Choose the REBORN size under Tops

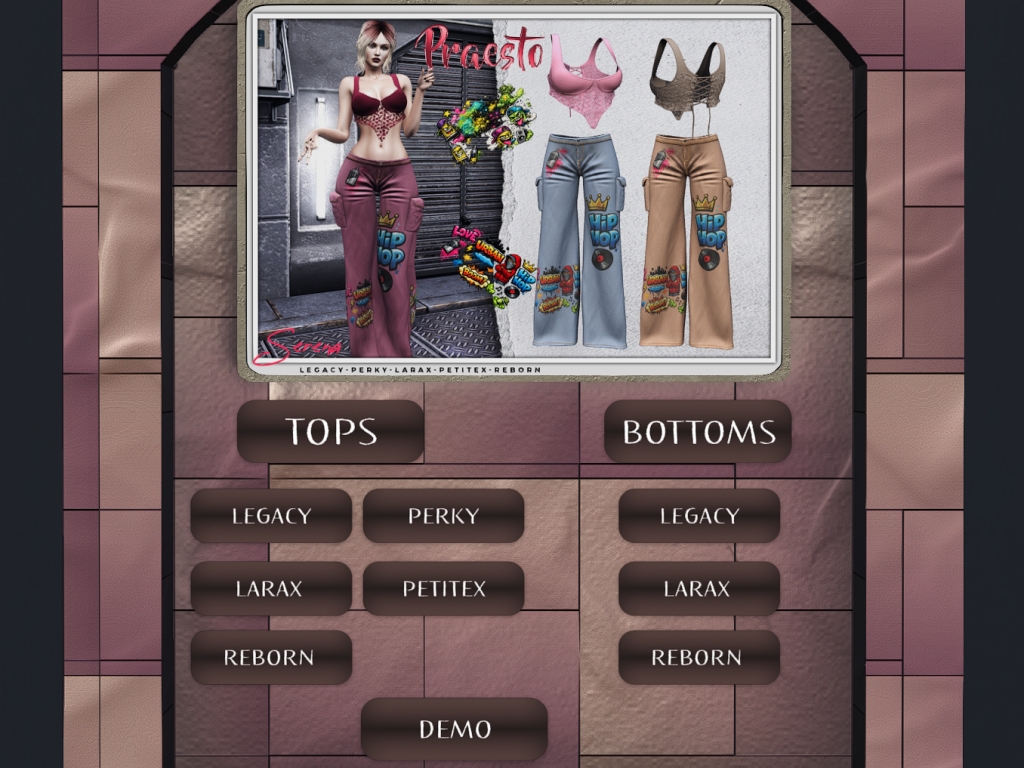(x=271, y=658)
